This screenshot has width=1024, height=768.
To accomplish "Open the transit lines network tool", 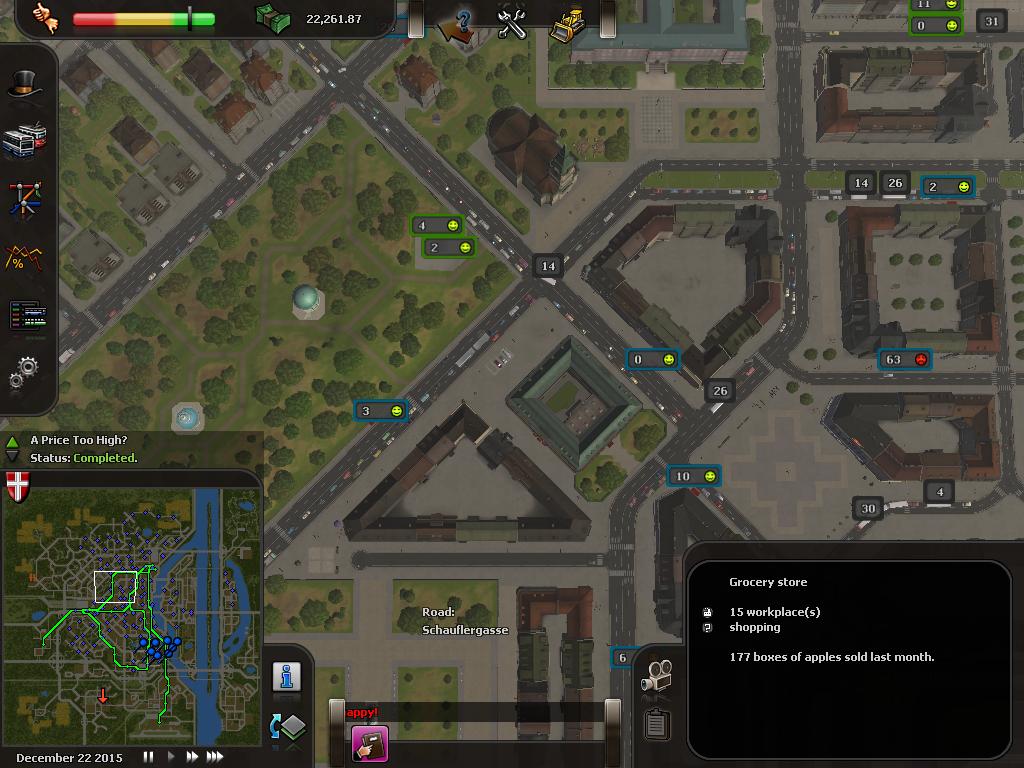I will [x=25, y=199].
